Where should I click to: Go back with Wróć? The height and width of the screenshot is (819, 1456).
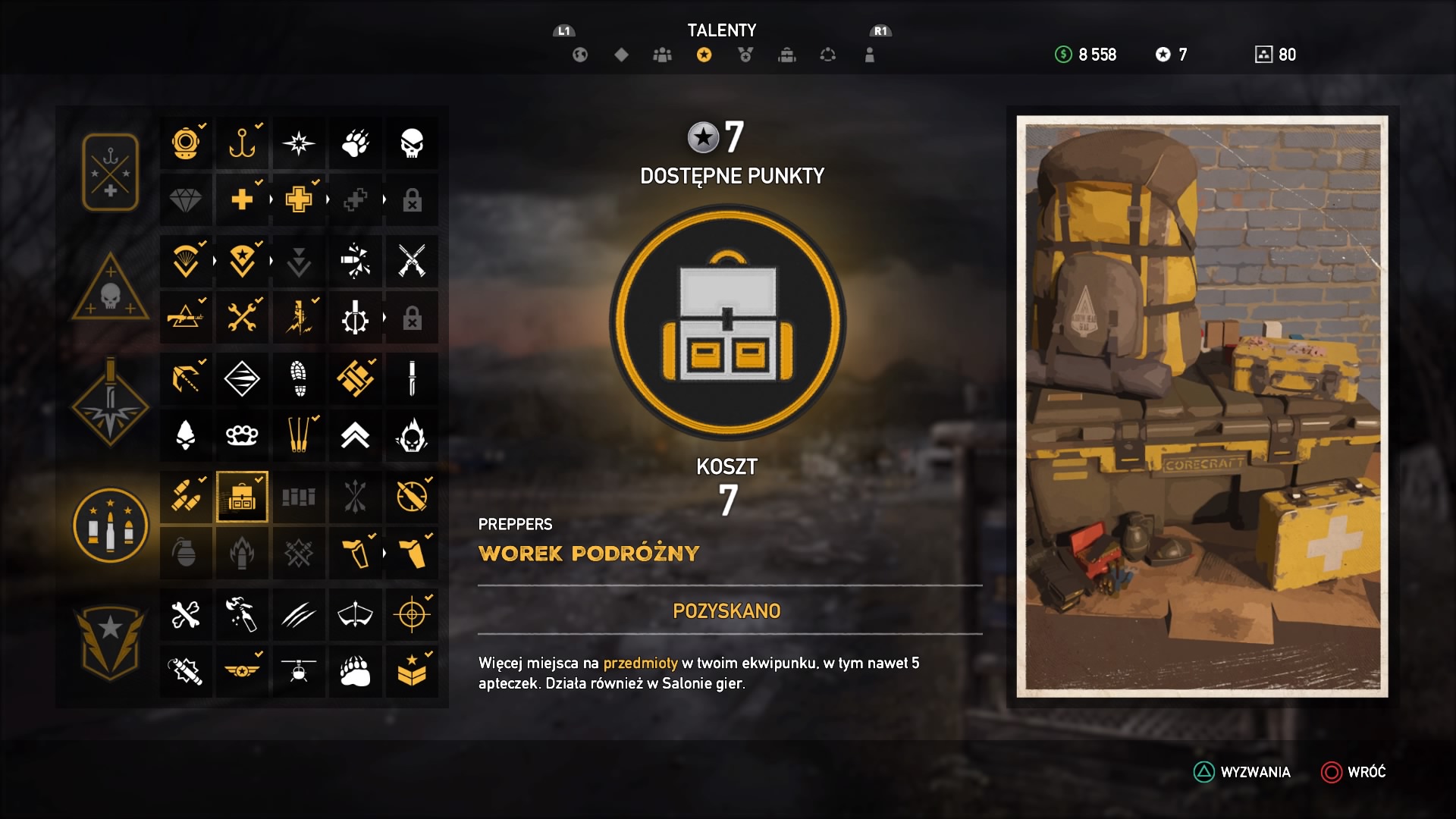[x=1354, y=772]
